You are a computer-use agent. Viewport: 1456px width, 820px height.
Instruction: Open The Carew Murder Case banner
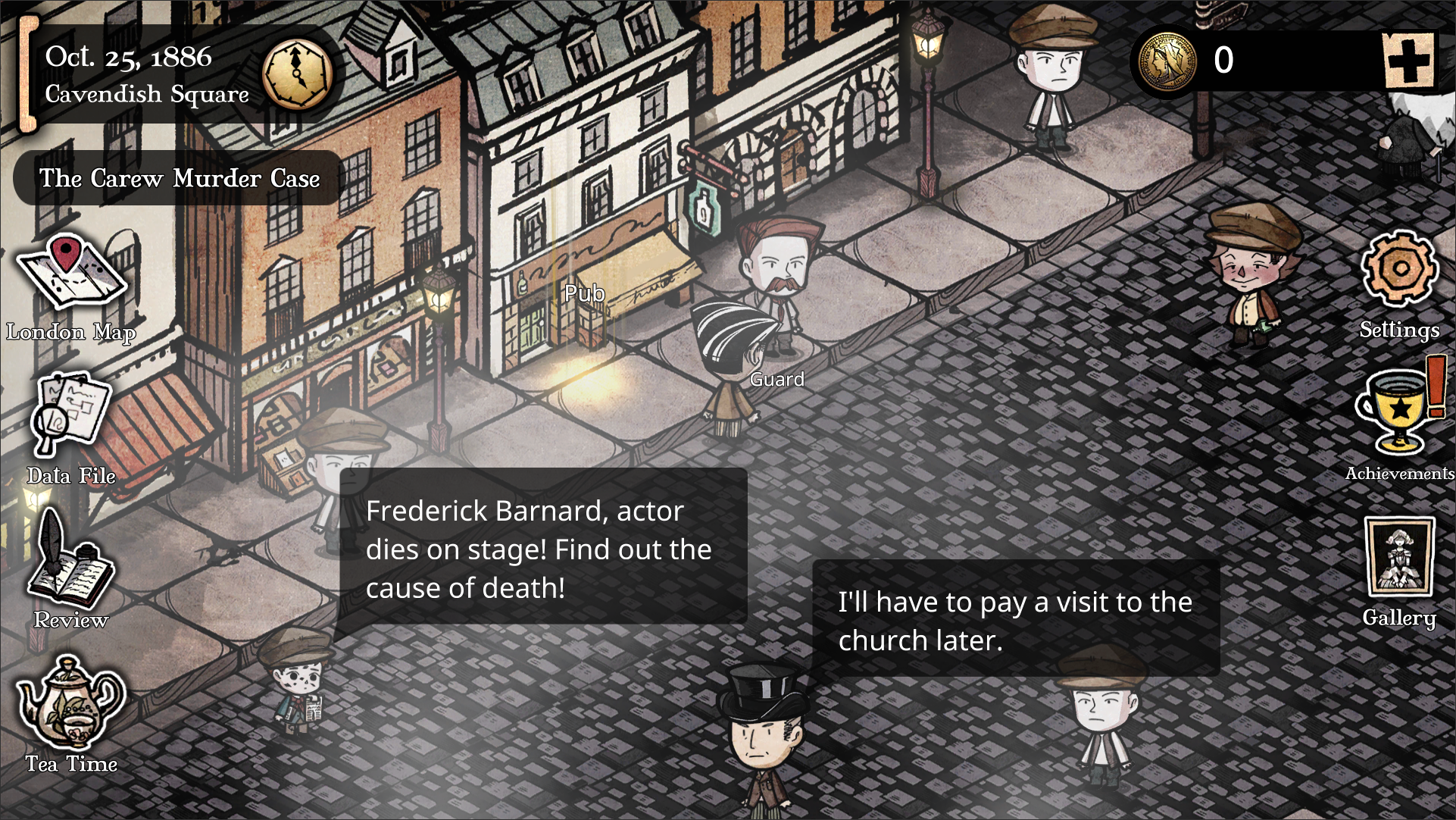pyautogui.click(x=180, y=179)
